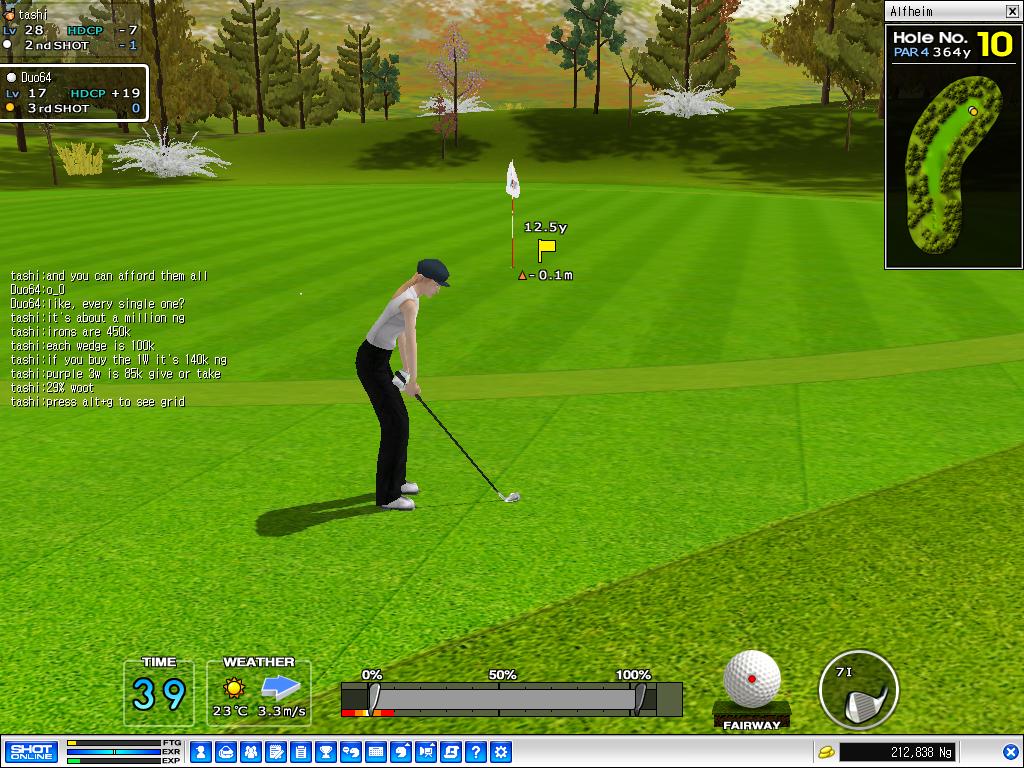Close the Alfheim hole map panel

tap(1012, 12)
